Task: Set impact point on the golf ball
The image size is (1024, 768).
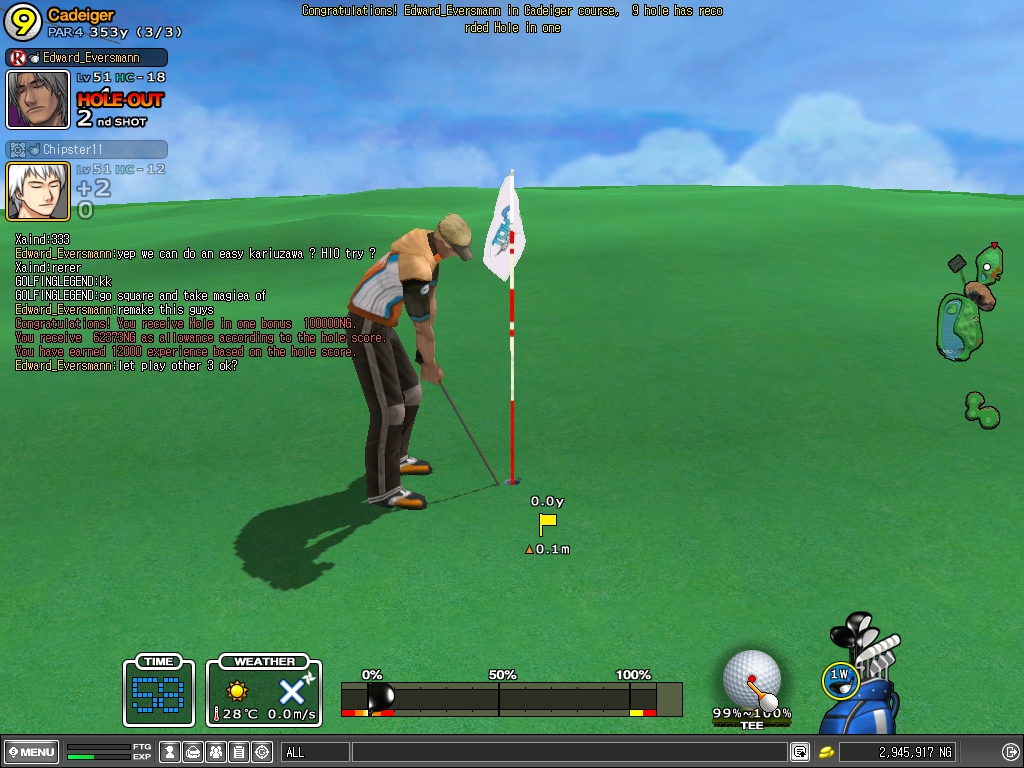Action: [751, 676]
